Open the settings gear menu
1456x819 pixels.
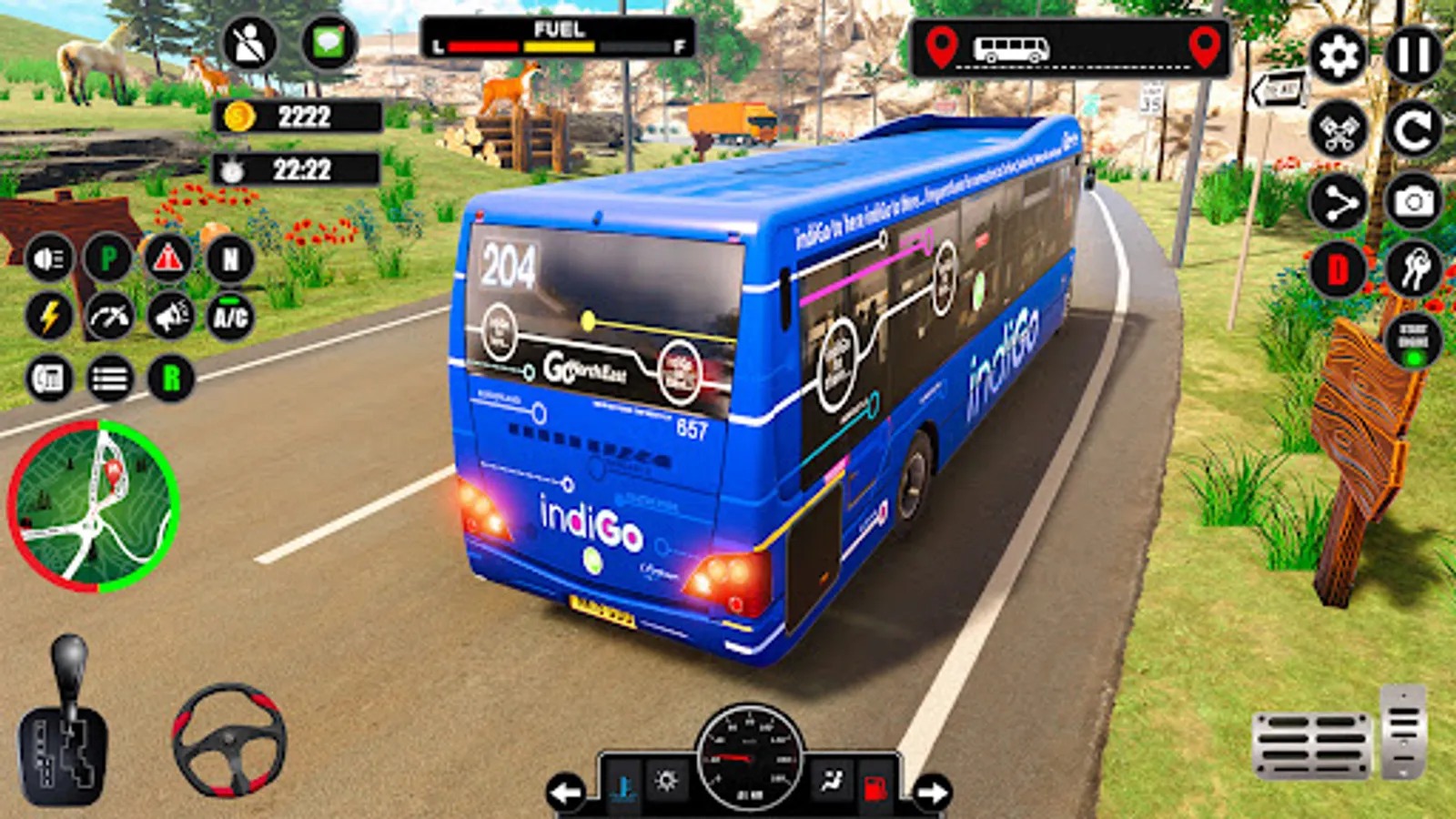pos(1338,56)
